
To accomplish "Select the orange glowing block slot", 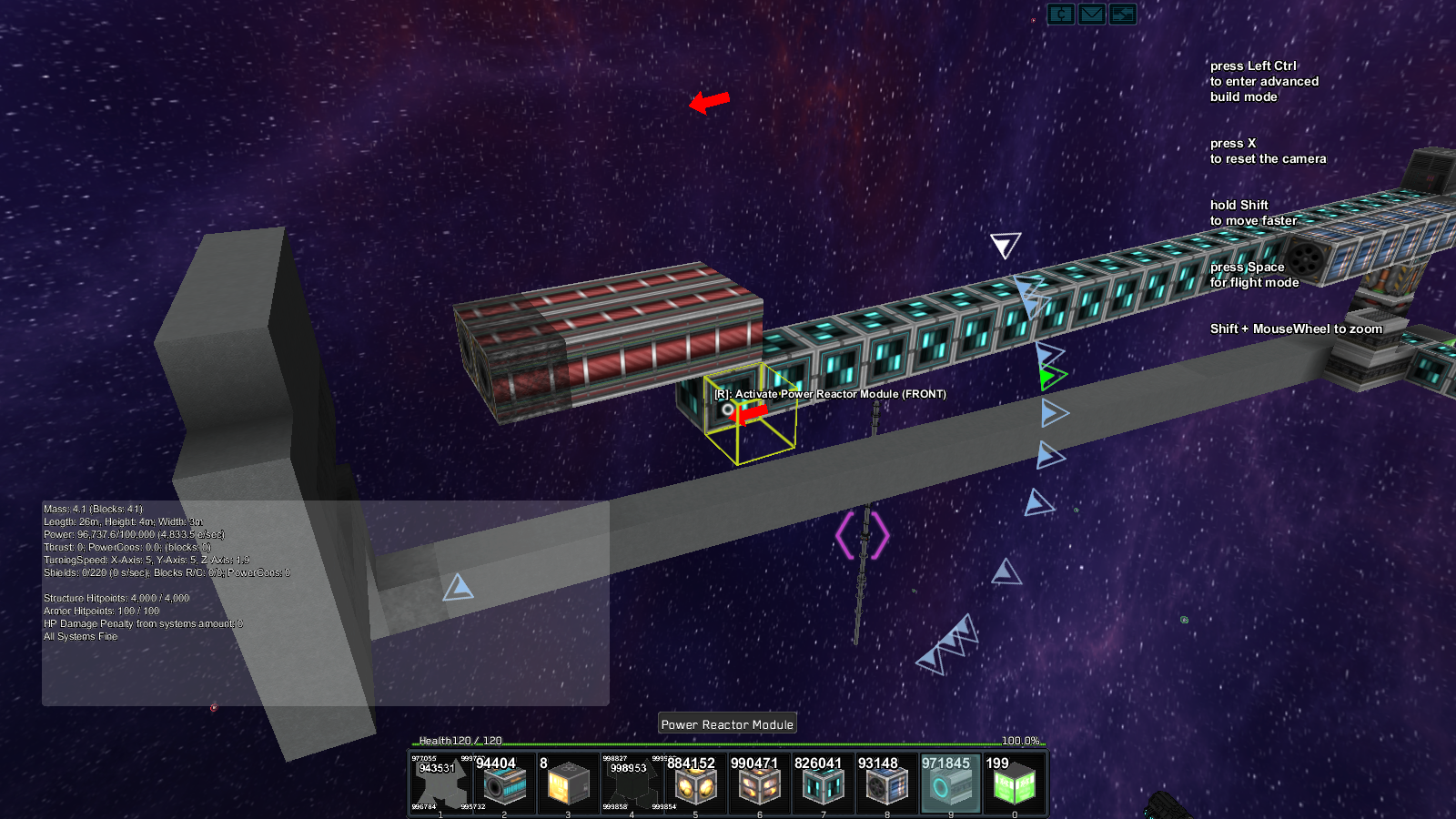I will [759, 783].
